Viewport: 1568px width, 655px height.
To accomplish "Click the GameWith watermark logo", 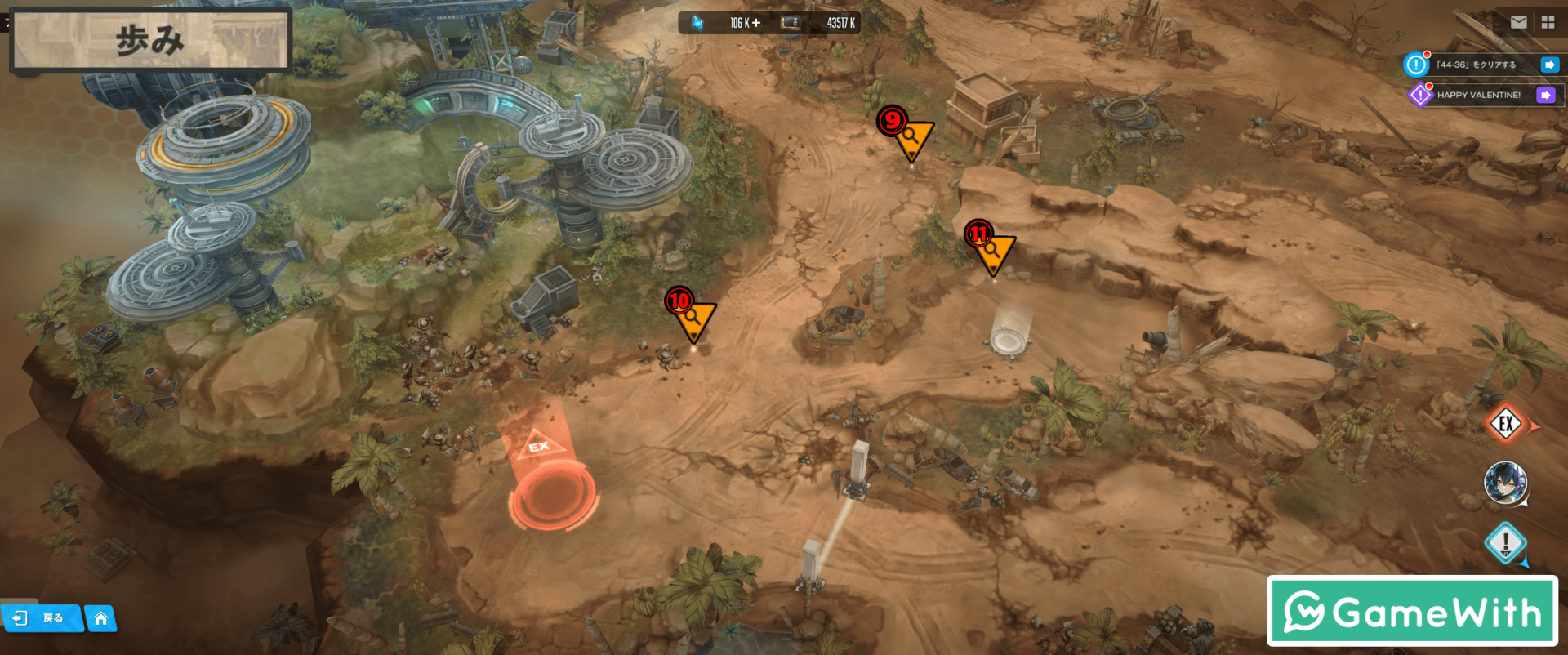I will pyautogui.click(x=1412, y=611).
